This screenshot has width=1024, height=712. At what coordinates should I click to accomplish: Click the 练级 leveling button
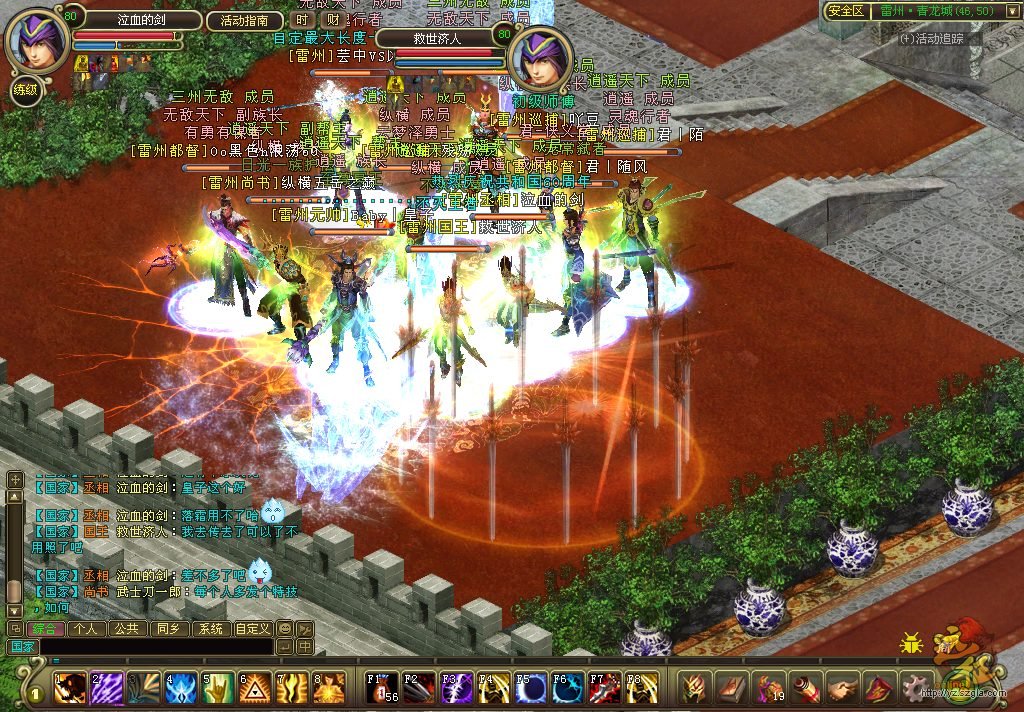pyautogui.click(x=26, y=90)
